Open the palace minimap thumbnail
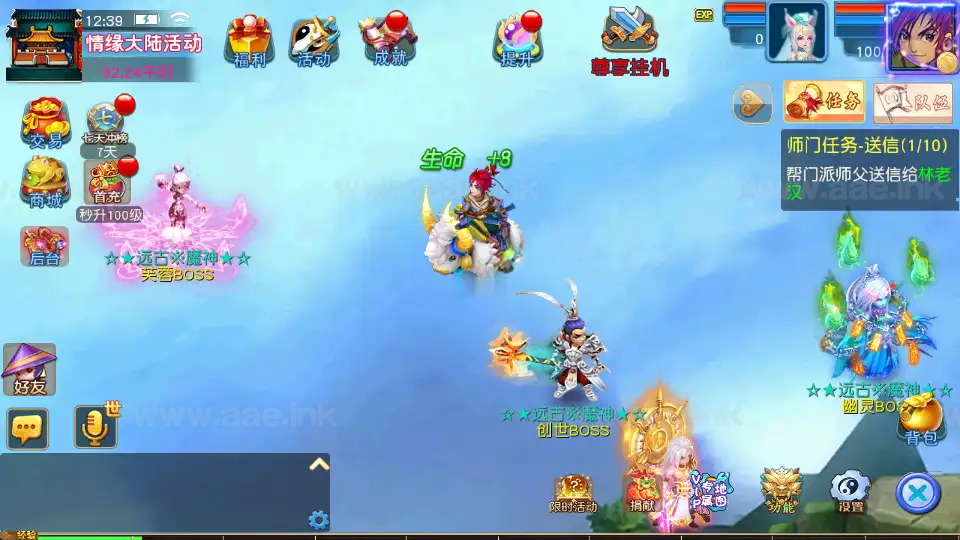The width and height of the screenshot is (960, 540). tap(44, 44)
